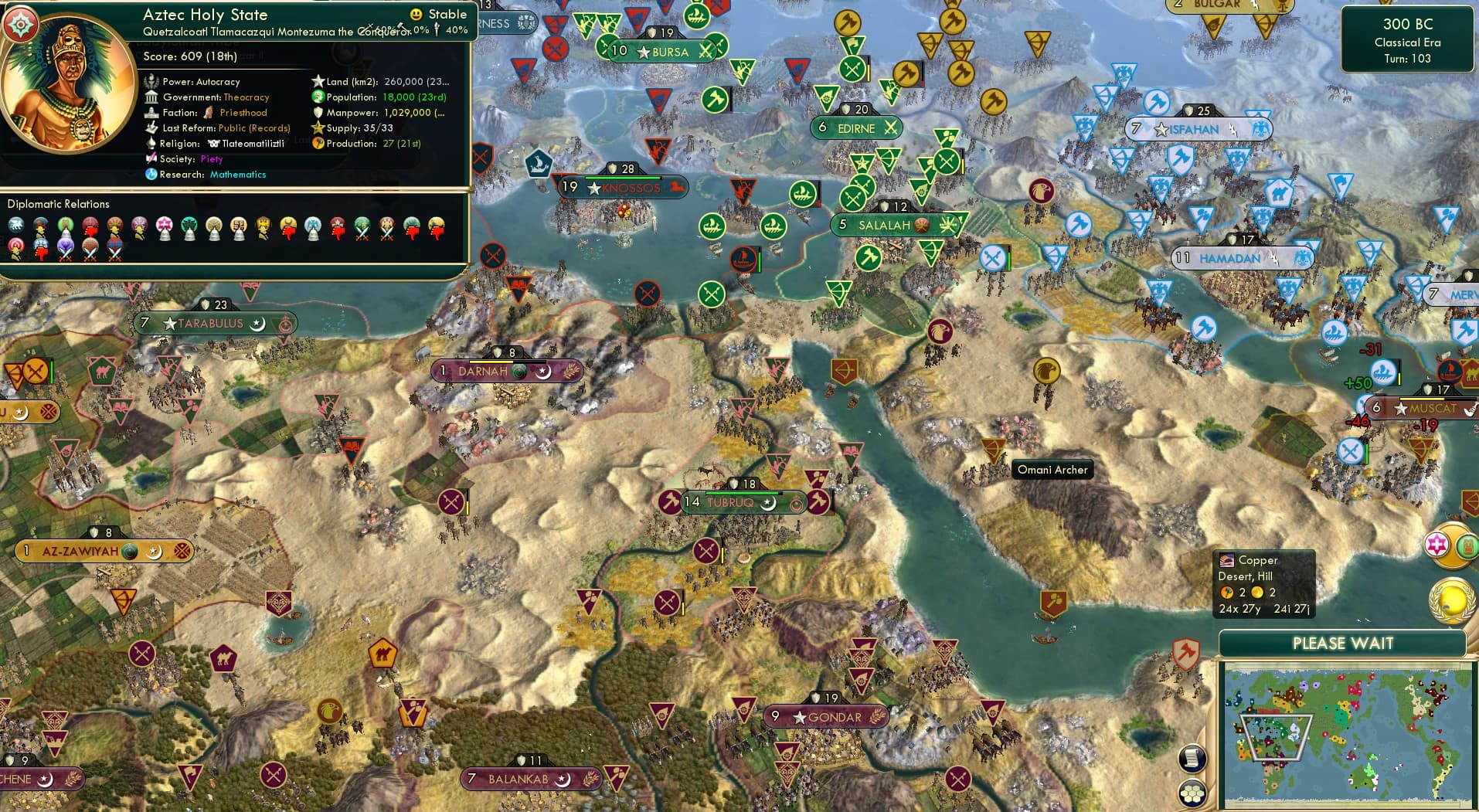Click the Aztec emblem in the top-left corner
Viewport: 1479px width, 812px height.
21,23
